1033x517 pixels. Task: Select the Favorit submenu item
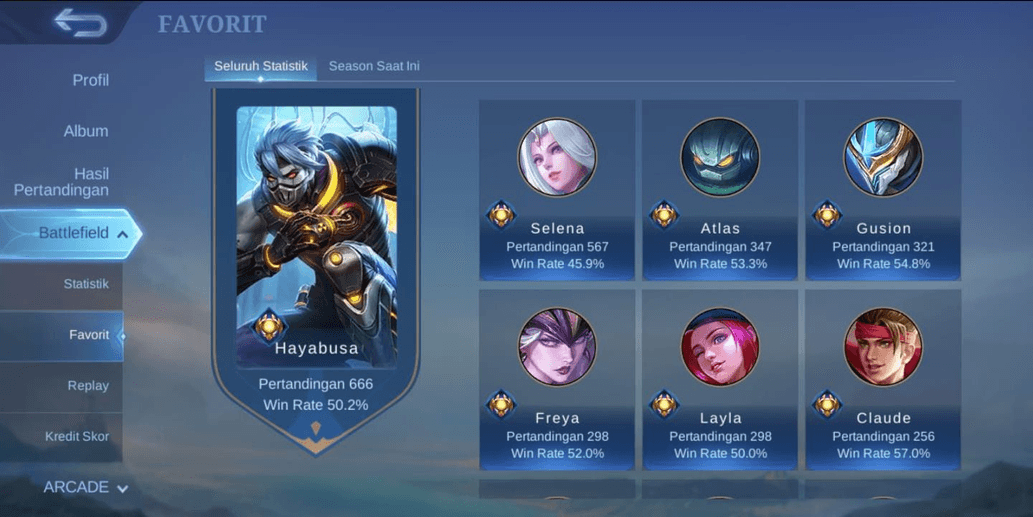click(x=88, y=335)
